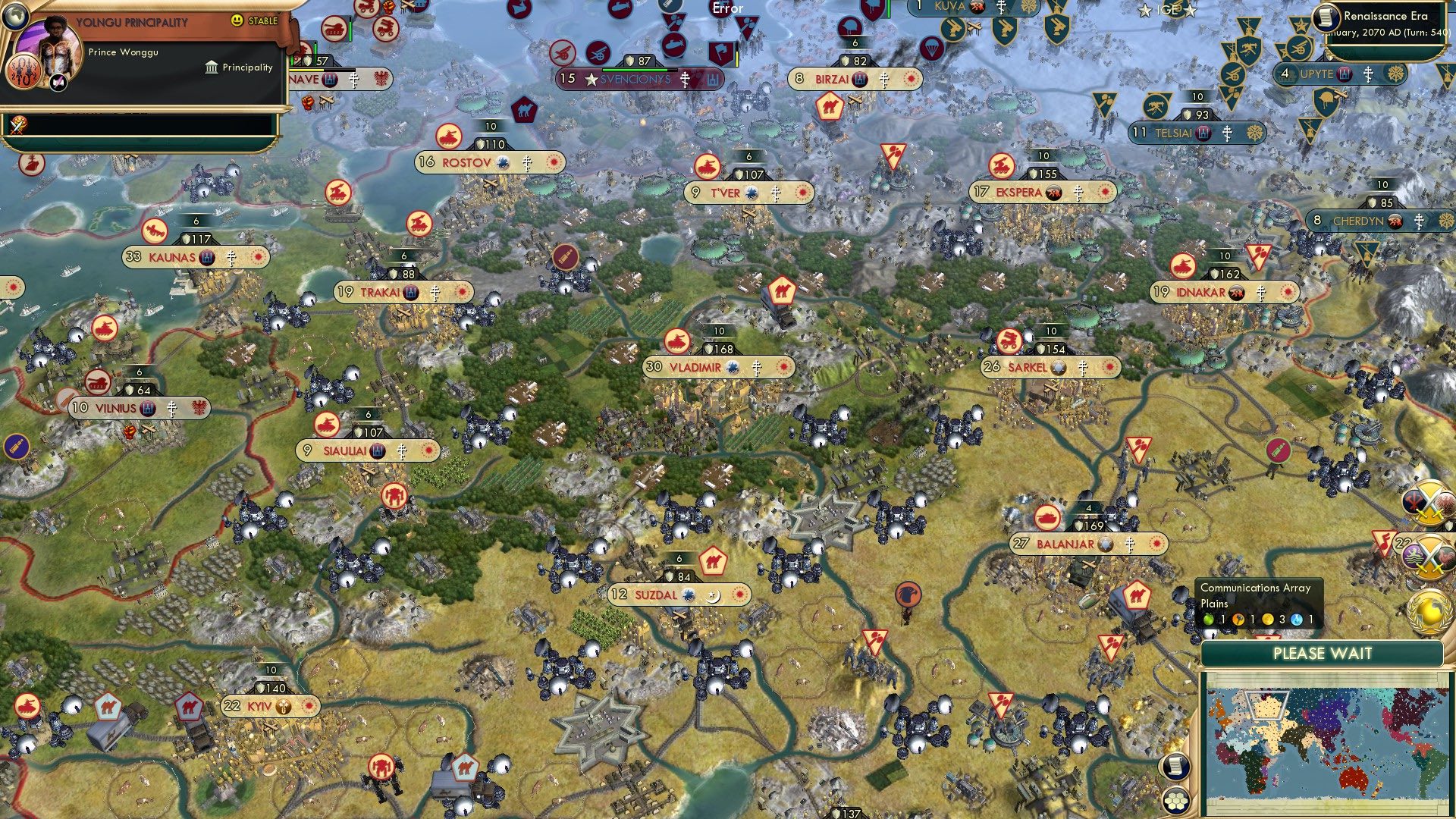Click the puppet city icon beside Kaunas
This screenshot has width=1456, height=819.
pos(206,257)
